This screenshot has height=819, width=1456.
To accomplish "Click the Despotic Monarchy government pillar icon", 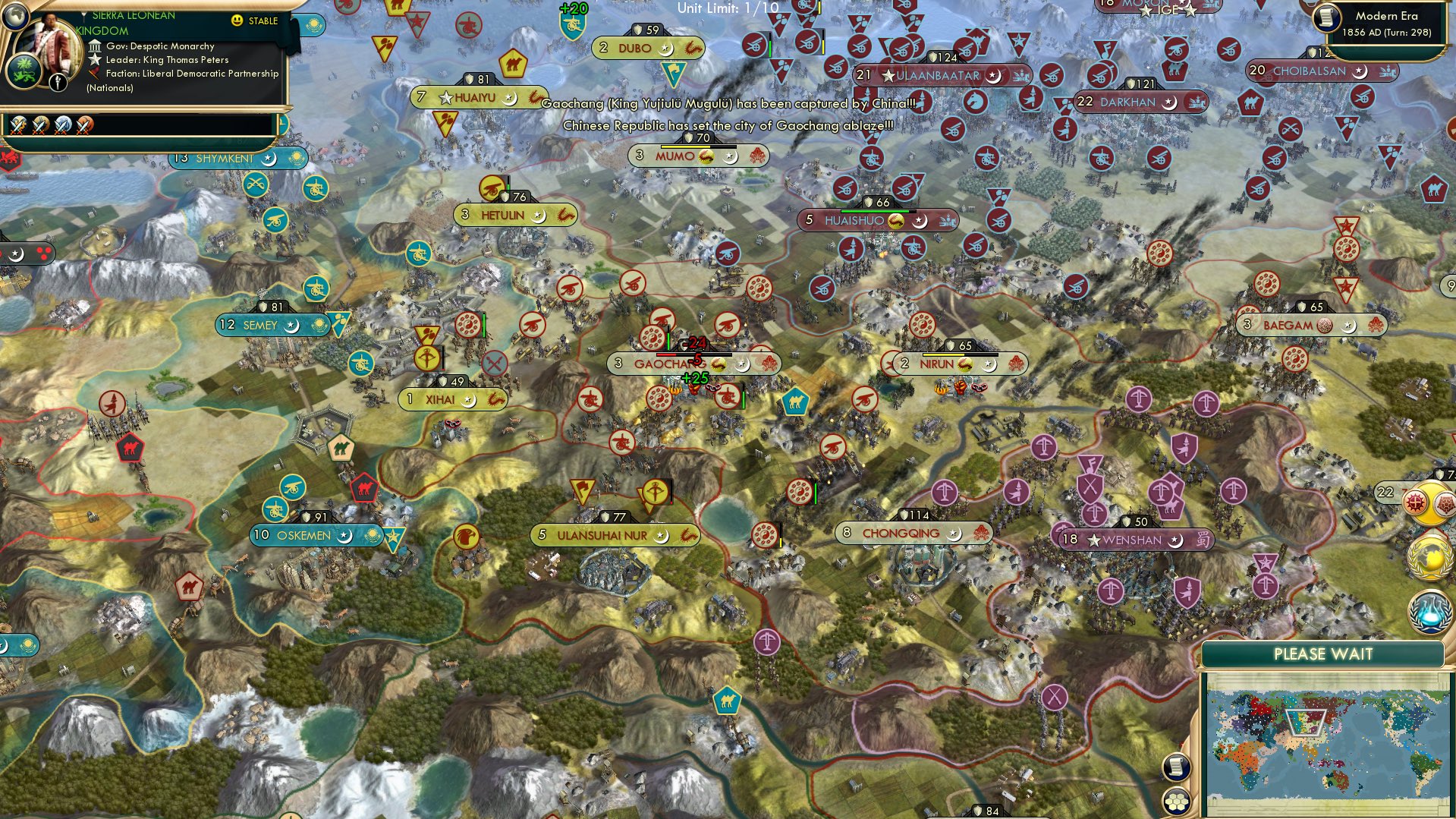I will (x=94, y=46).
